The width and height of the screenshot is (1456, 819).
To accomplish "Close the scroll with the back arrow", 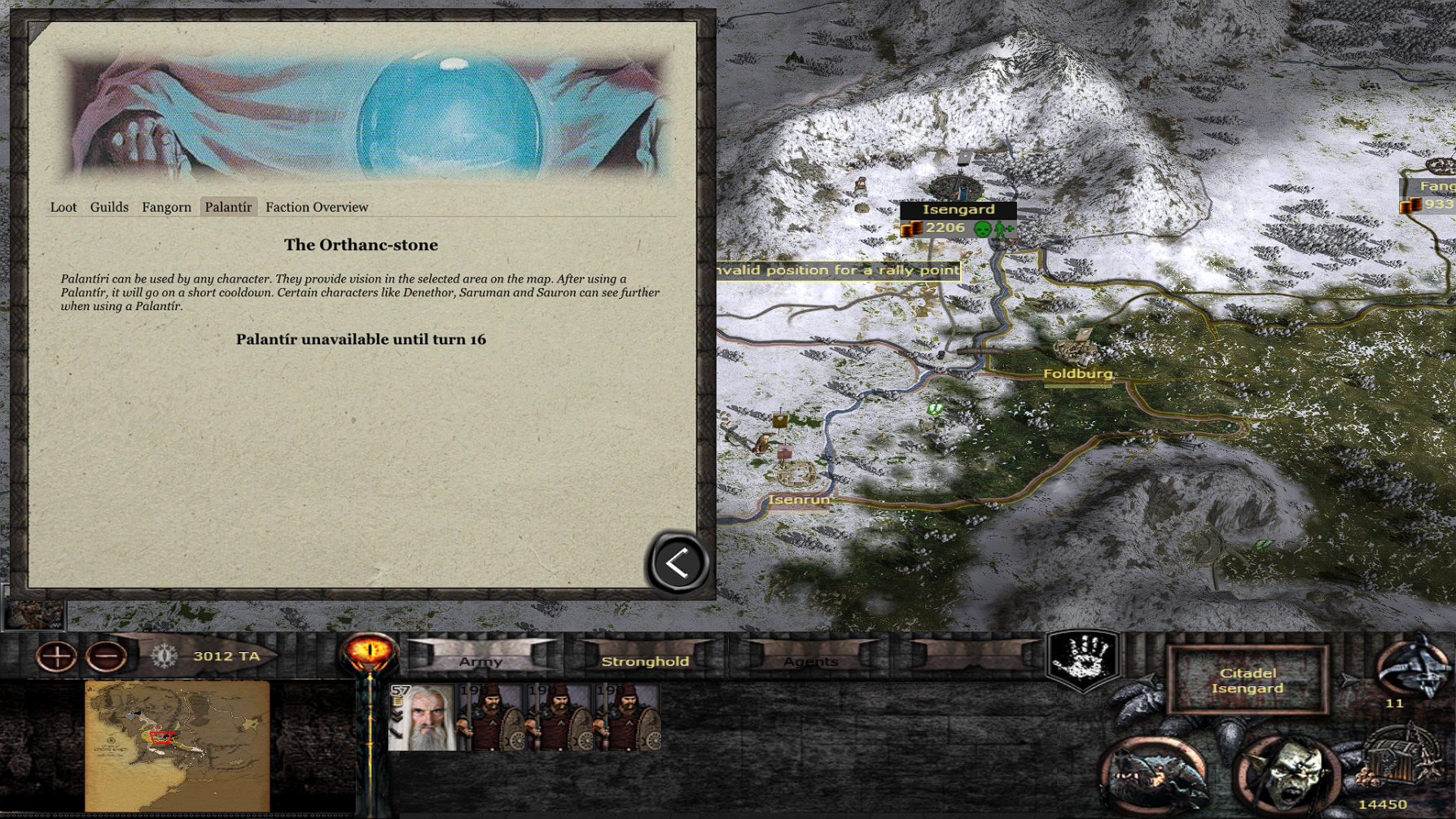I will (677, 563).
